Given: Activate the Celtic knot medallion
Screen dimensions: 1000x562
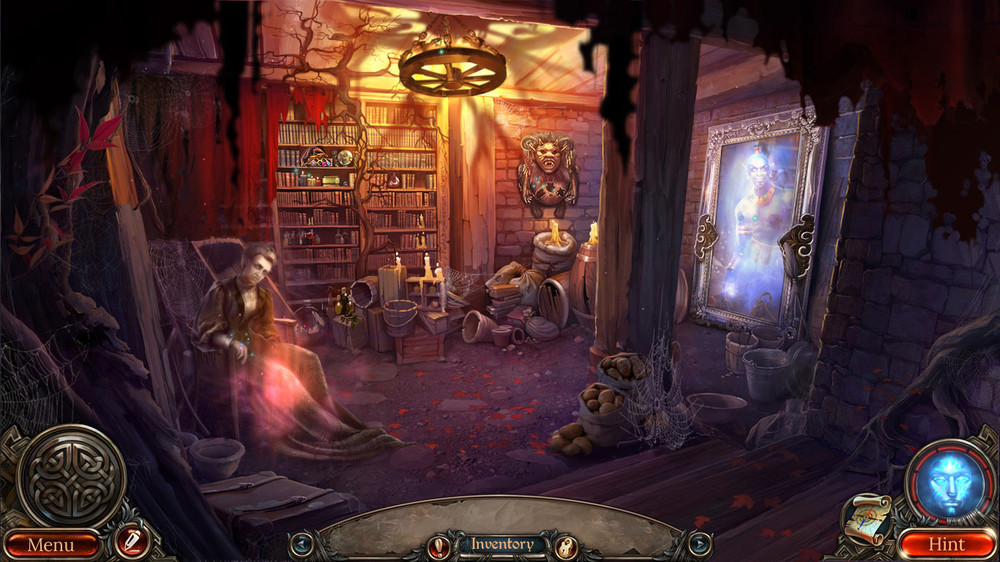Looking at the screenshot, I should coord(72,476).
